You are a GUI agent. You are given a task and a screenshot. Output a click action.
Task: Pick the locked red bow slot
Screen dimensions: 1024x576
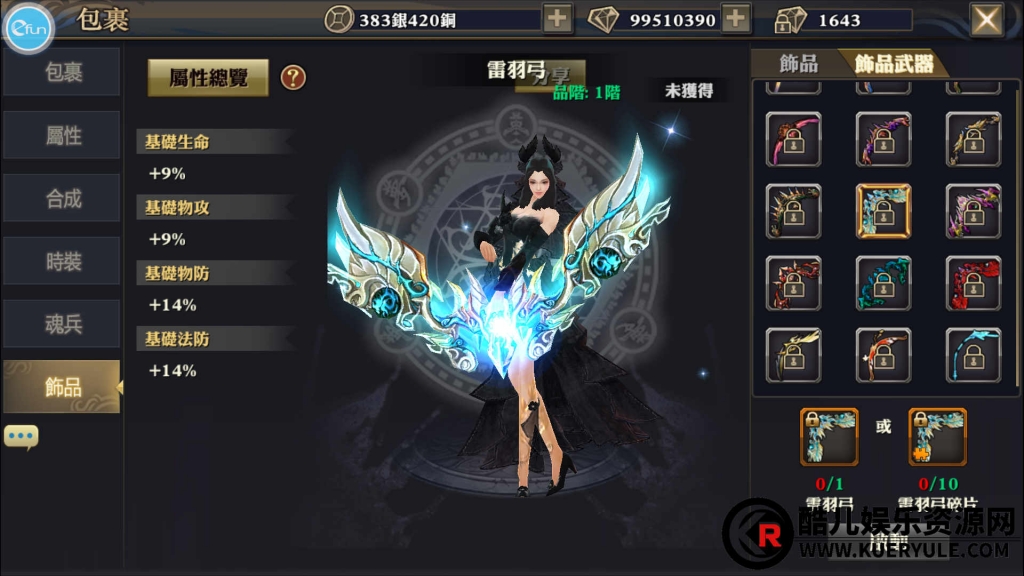click(x=973, y=283)
